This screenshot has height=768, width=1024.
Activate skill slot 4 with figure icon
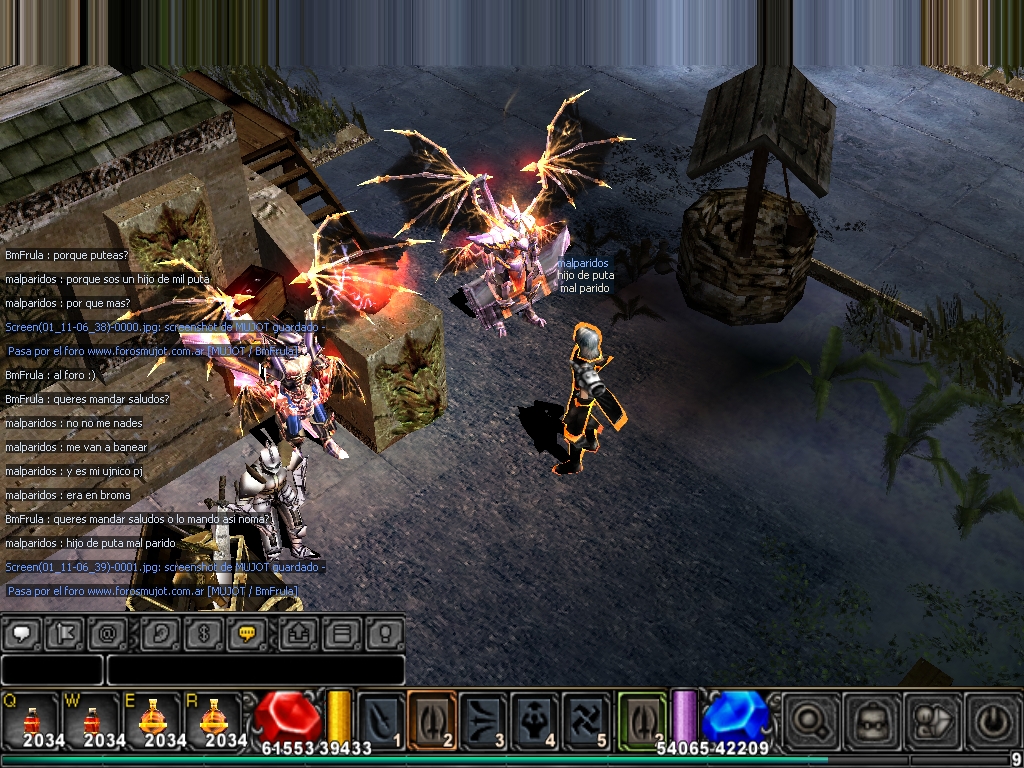click(535, 719)
